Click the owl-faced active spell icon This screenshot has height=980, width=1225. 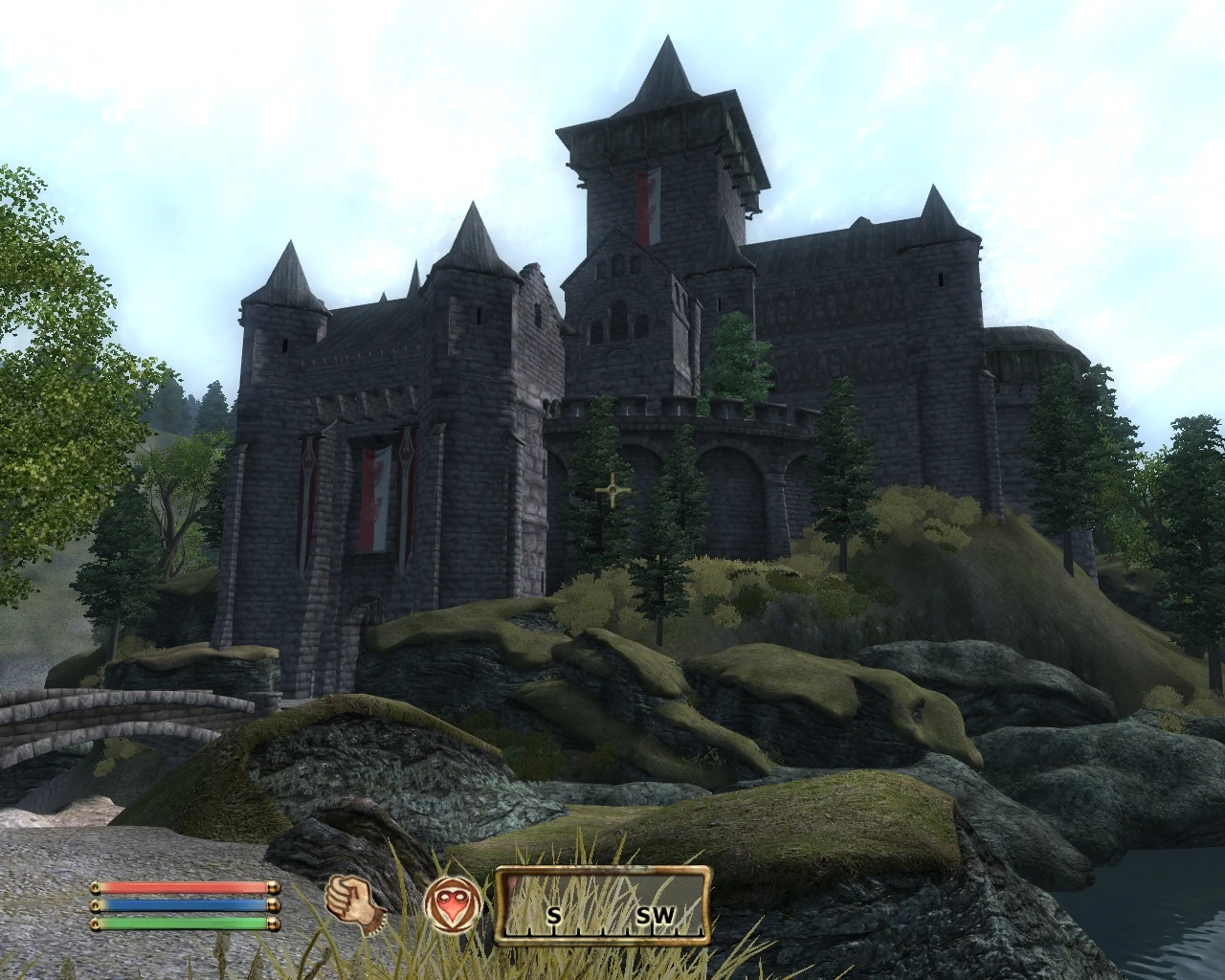click(x=454, y=902)
